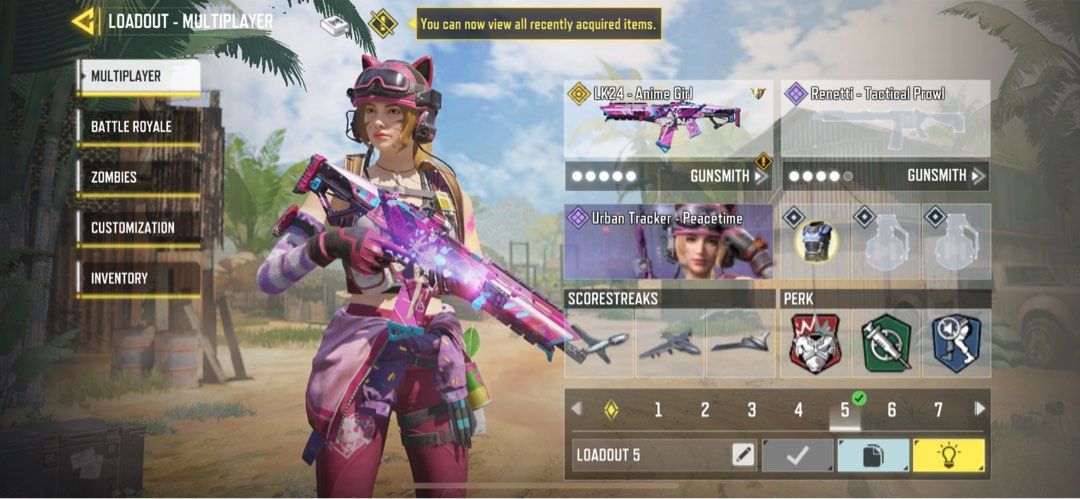Viewport: 1080px width, 499px height.
Task: Change the green perk icon
Action: coord(885,343)
